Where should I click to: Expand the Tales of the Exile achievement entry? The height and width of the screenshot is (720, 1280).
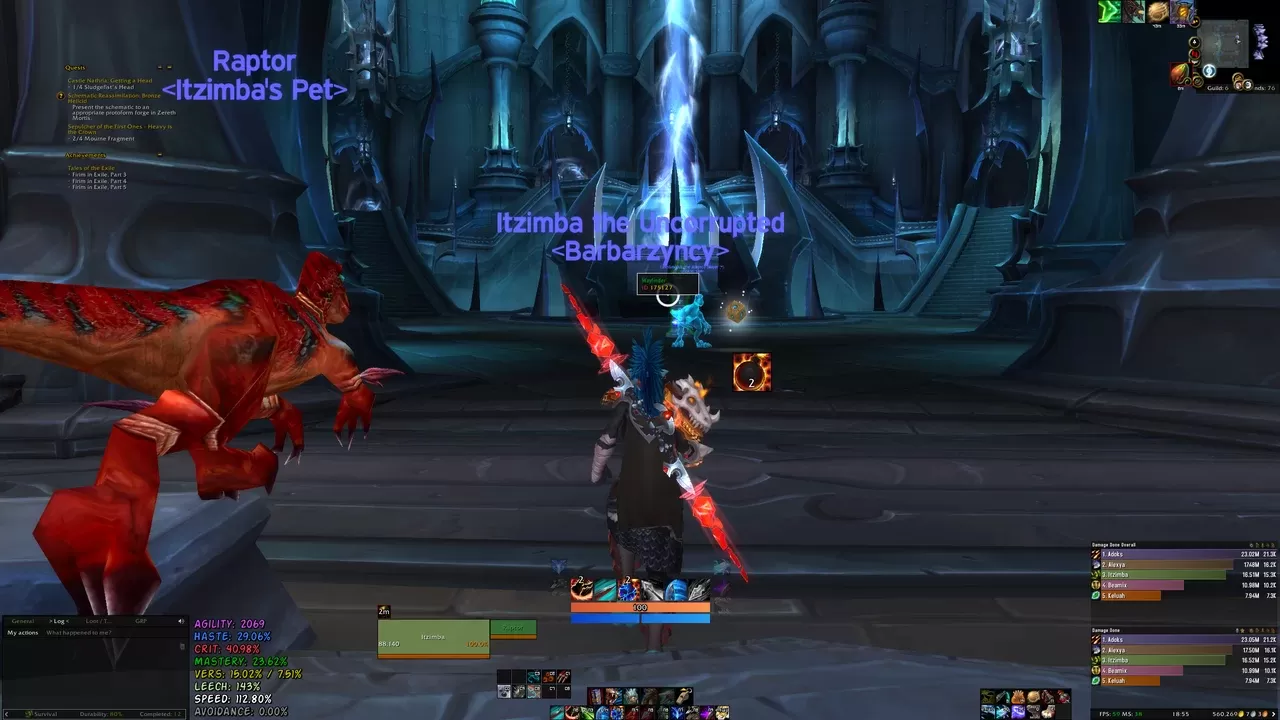coord(90,168)
